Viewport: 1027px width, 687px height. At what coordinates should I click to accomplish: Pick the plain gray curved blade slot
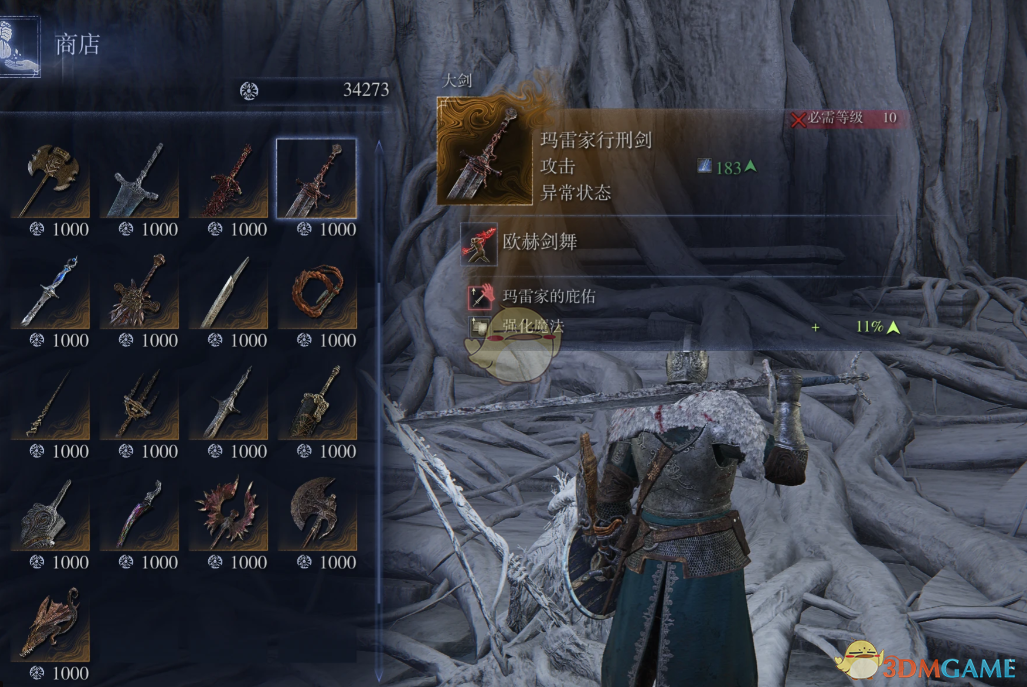[x=228, y=291]
